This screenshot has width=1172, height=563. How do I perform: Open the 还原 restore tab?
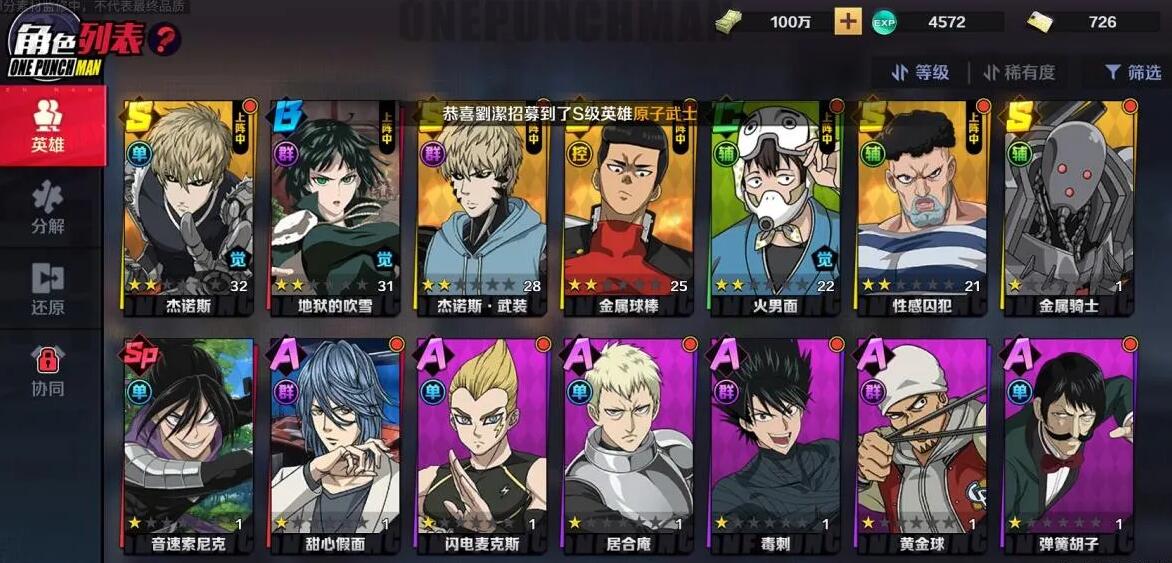click(48, 289)
